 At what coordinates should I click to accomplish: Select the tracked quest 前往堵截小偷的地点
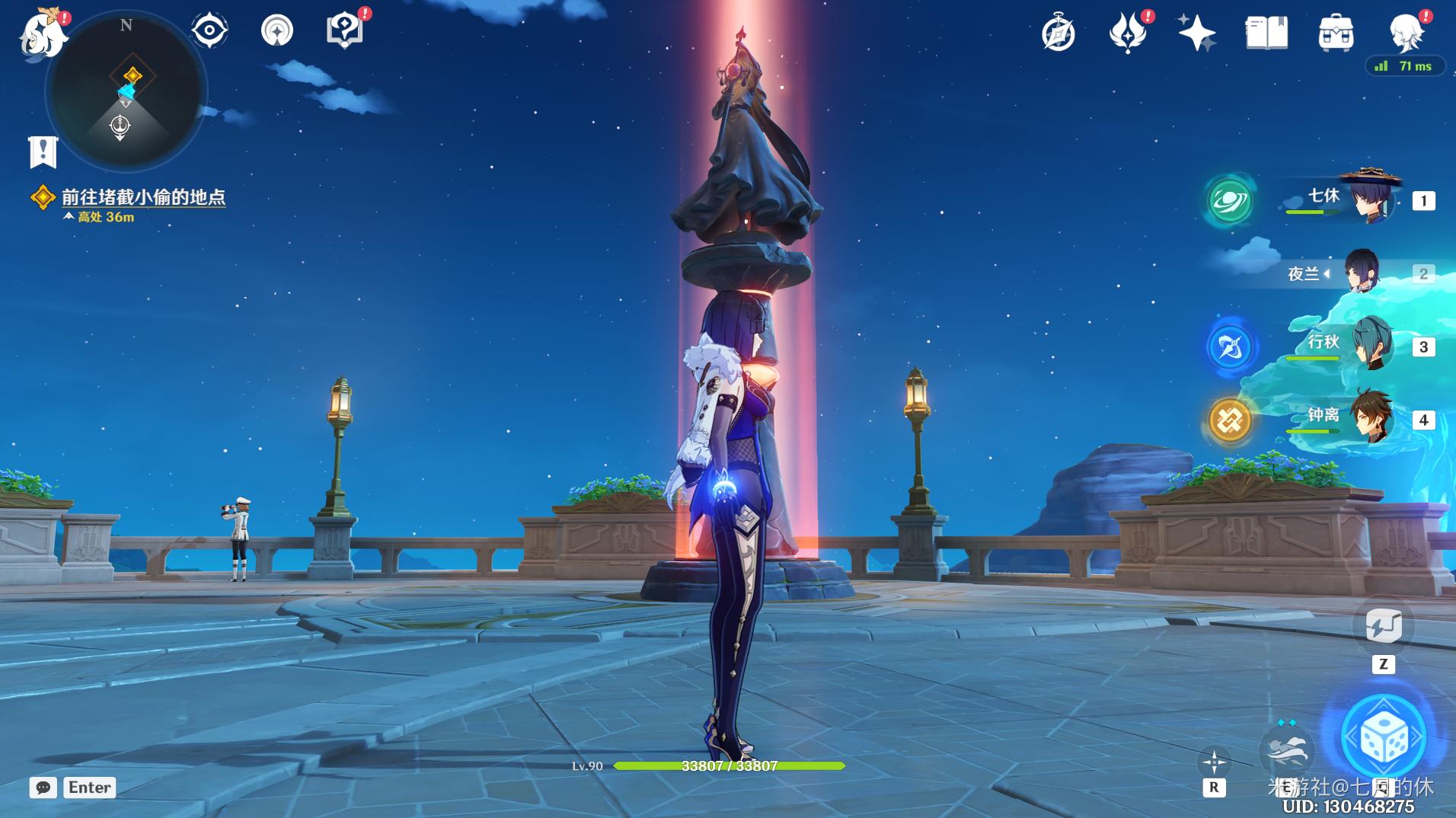pos(143,197)
